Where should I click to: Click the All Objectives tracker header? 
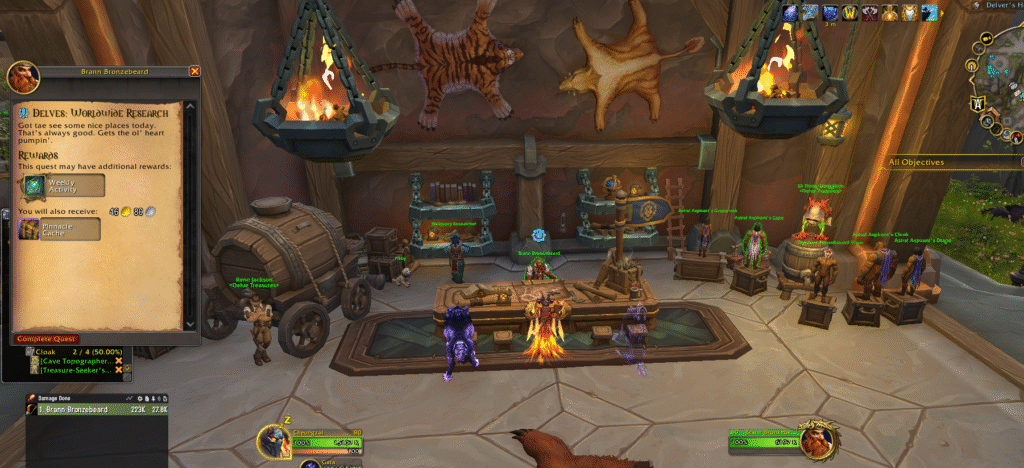click(x=926, y=161)
